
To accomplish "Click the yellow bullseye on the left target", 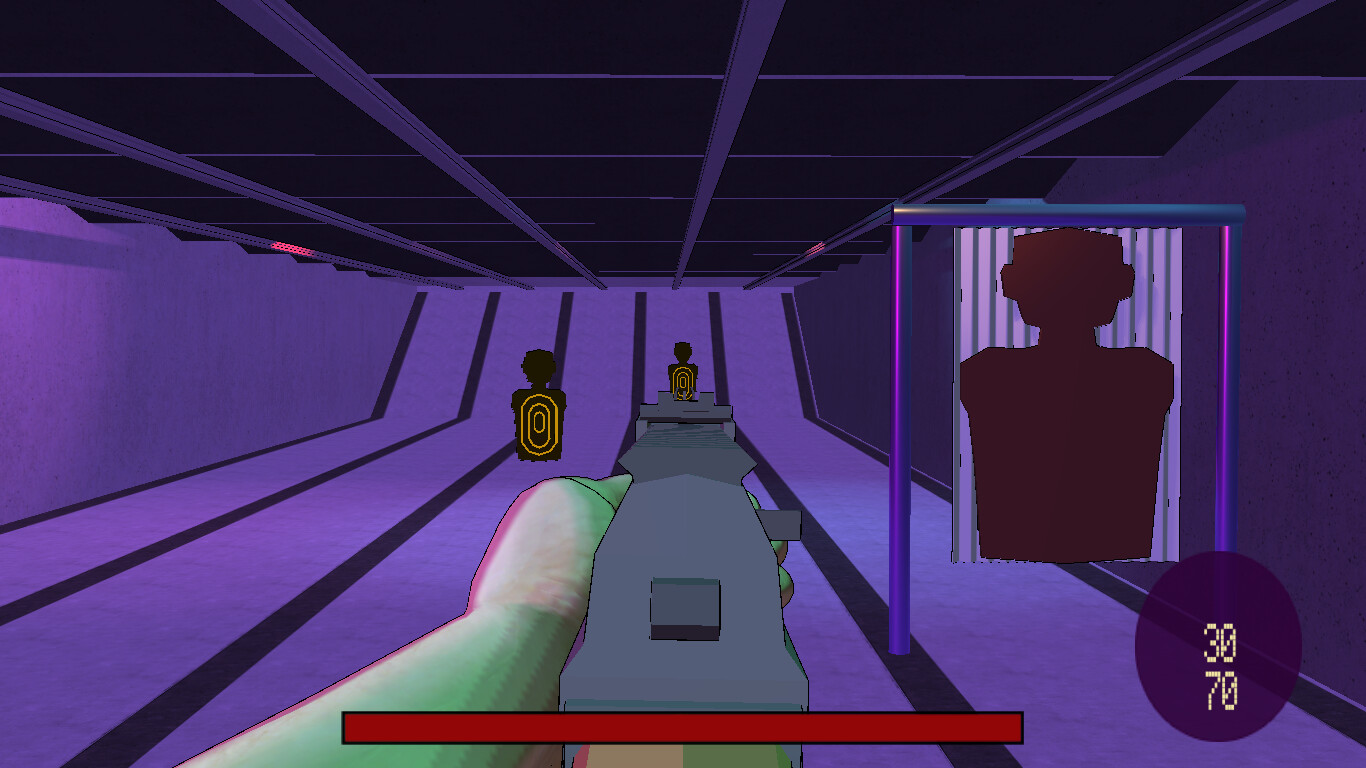I will (541, 420).
